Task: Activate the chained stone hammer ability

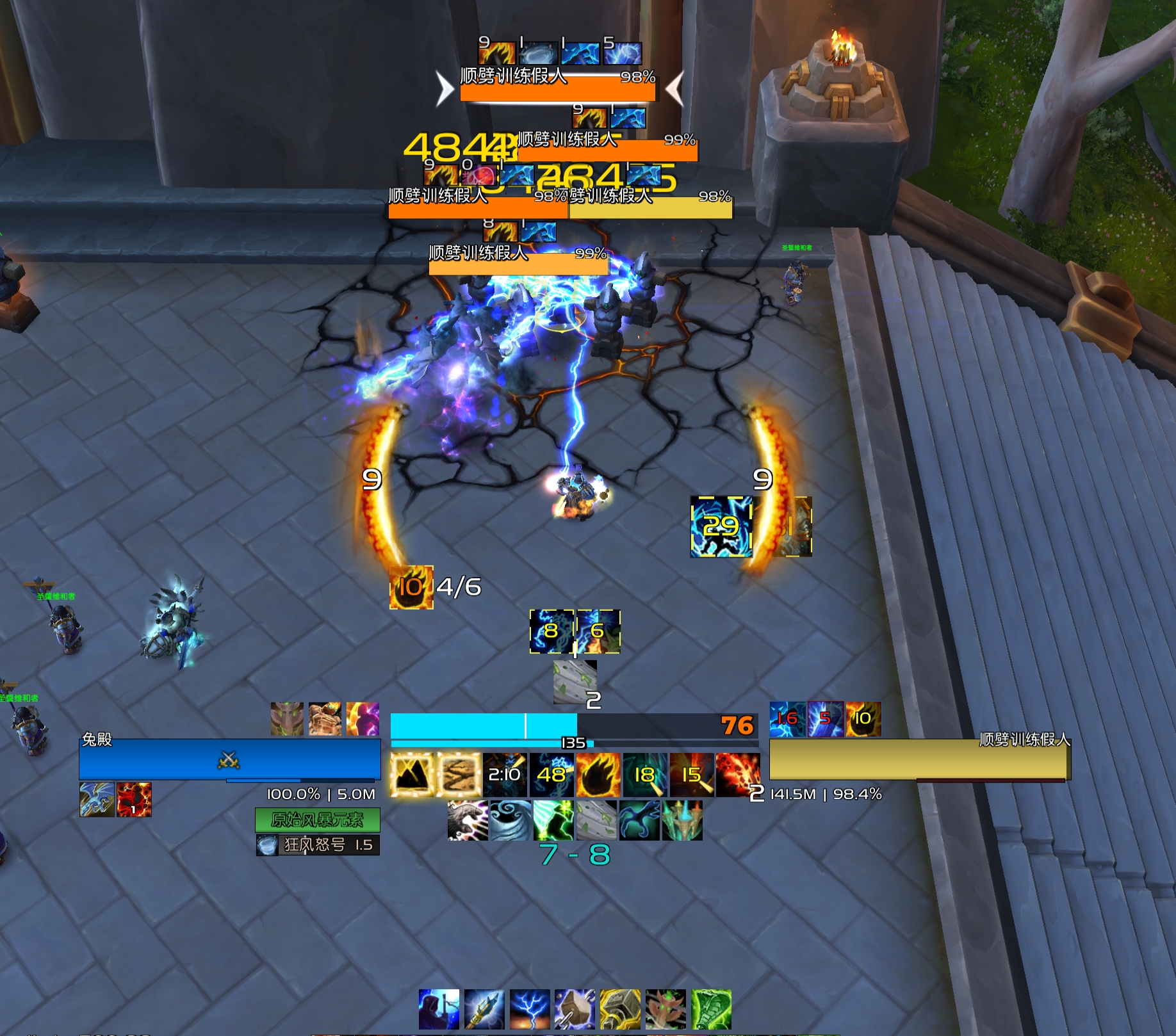Action: click(575, 1009)
